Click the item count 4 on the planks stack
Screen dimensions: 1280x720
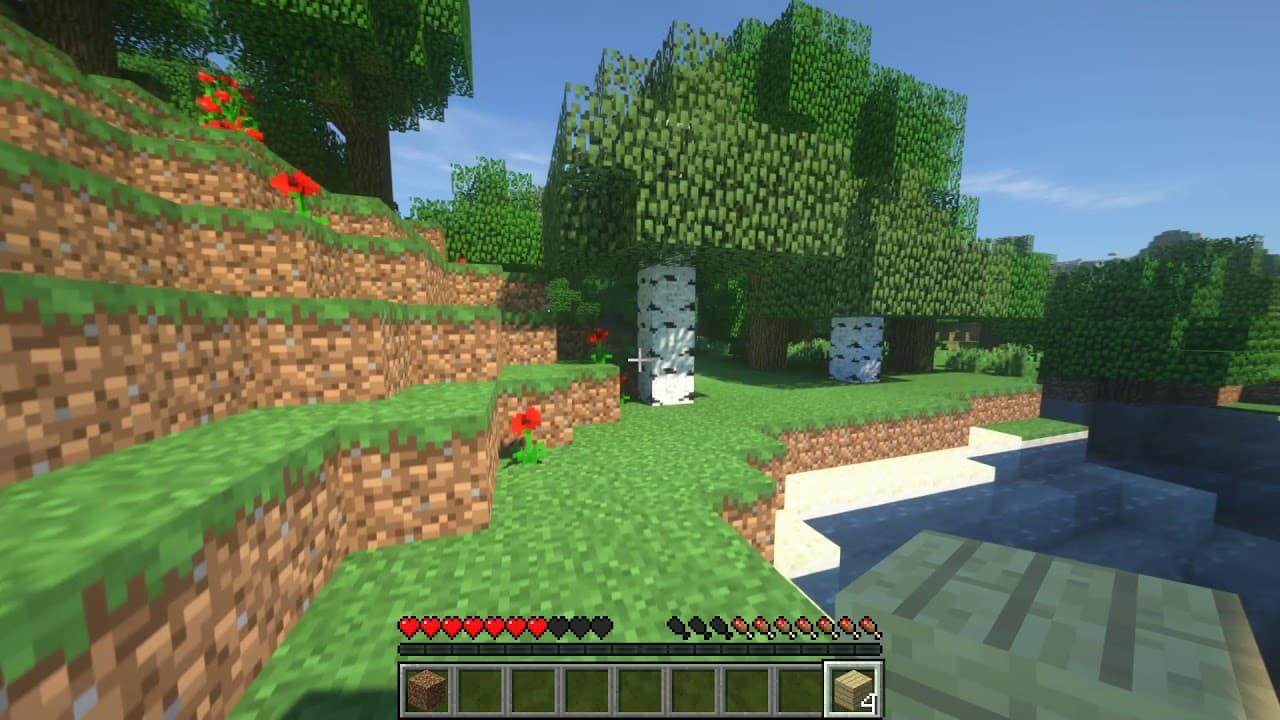(x=872, y=700)
